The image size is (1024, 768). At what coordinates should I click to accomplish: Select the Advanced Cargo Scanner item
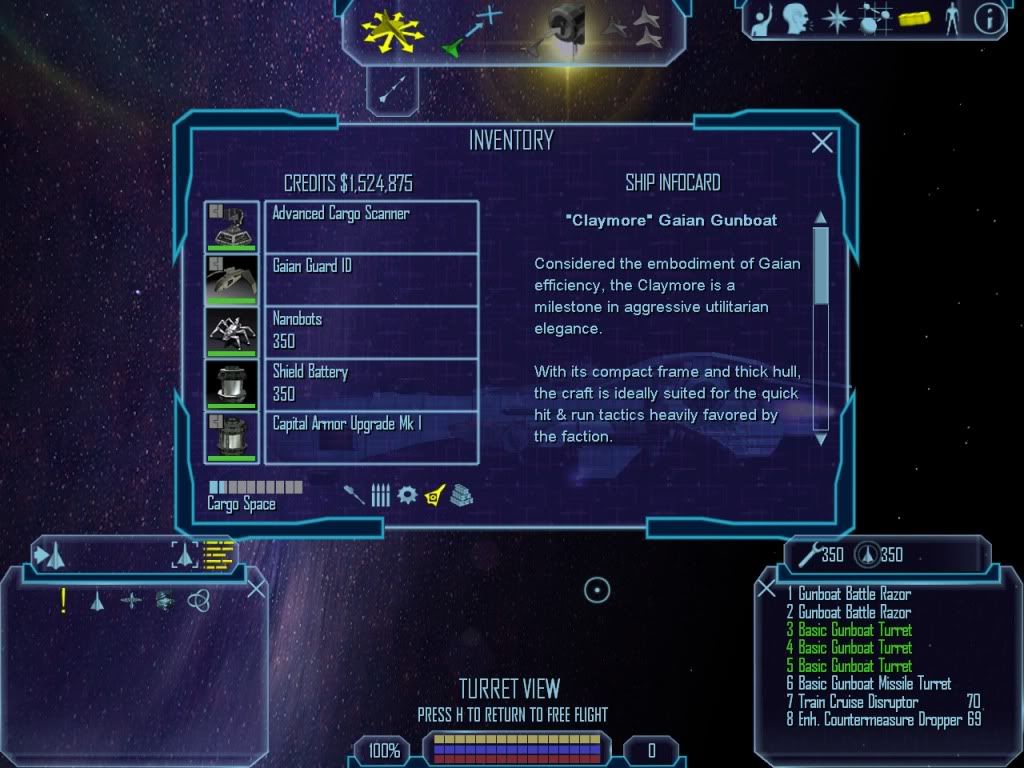[371, 226]
